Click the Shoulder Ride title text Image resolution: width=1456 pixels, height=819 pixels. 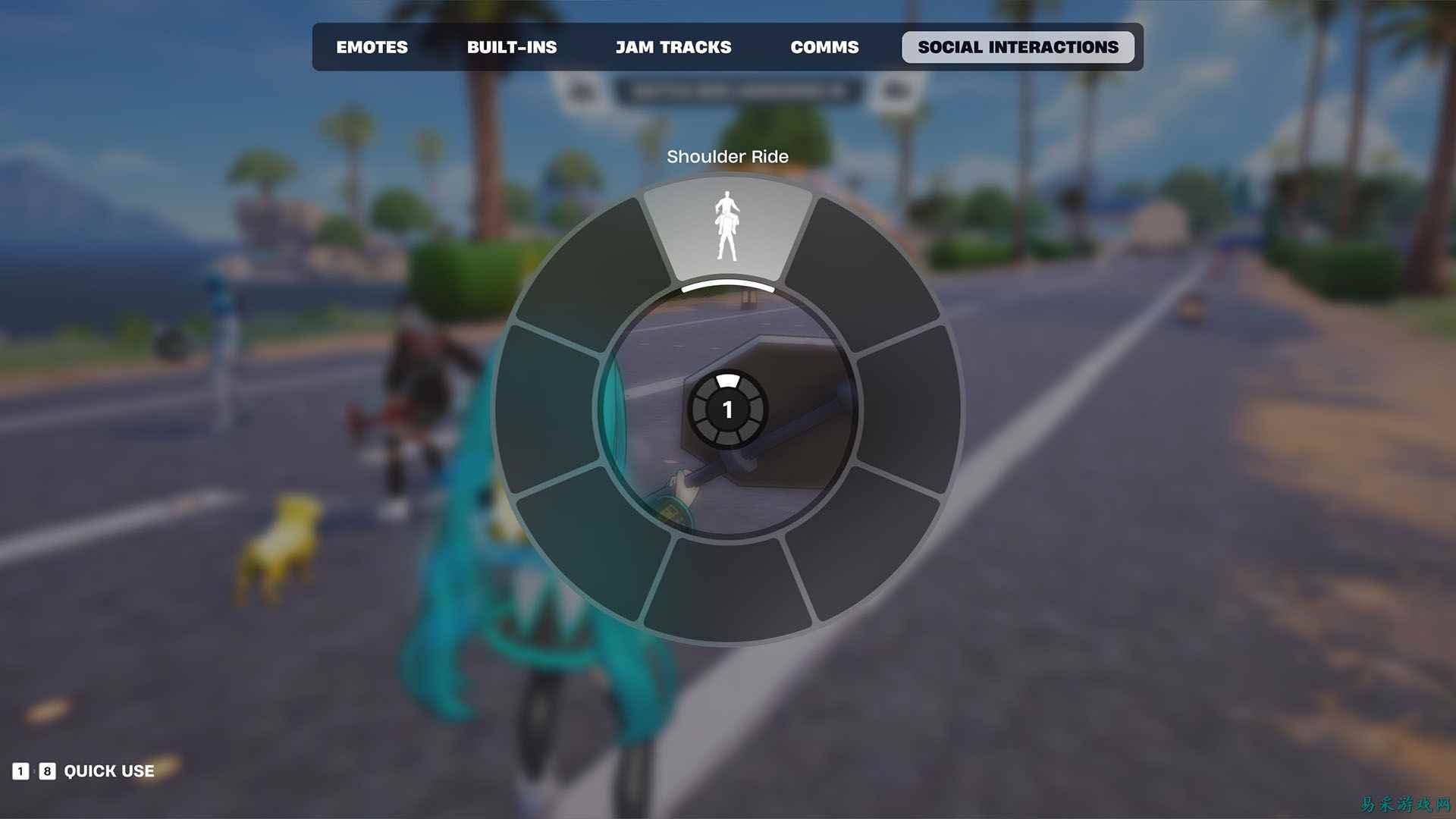pos(728,157)
